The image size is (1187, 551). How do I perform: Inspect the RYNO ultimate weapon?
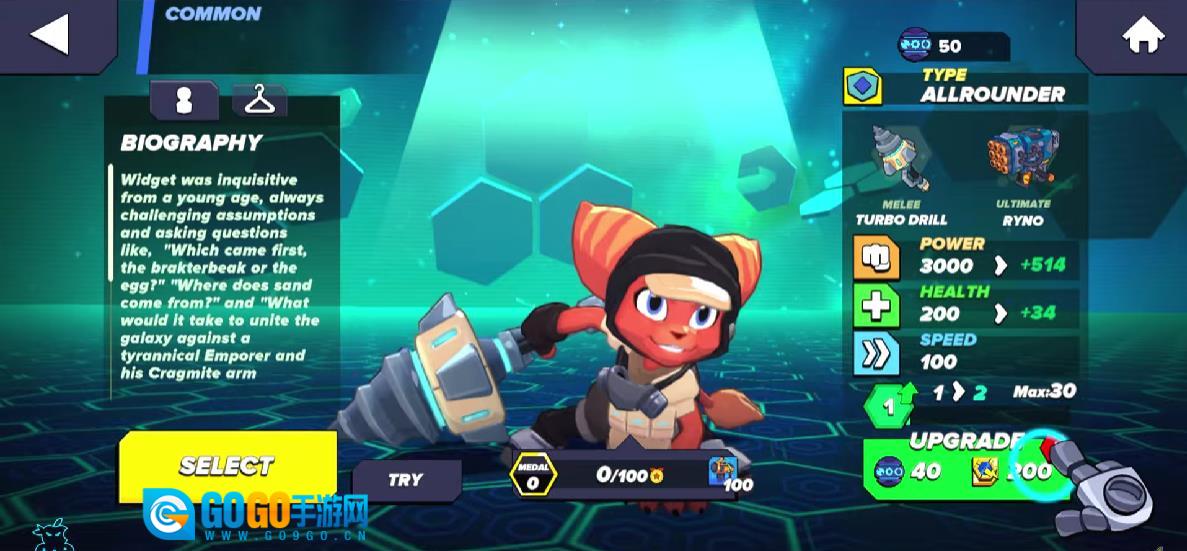point(1021,160)
